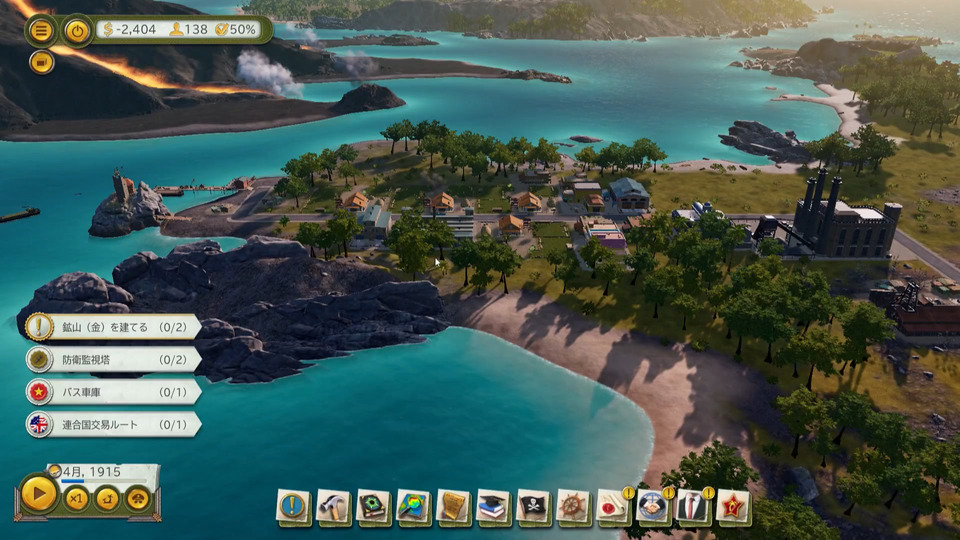This screenshot has width=960, height=540.
Task: Select the 鉱山（金）を建てる objective
Action: [112, 327]
